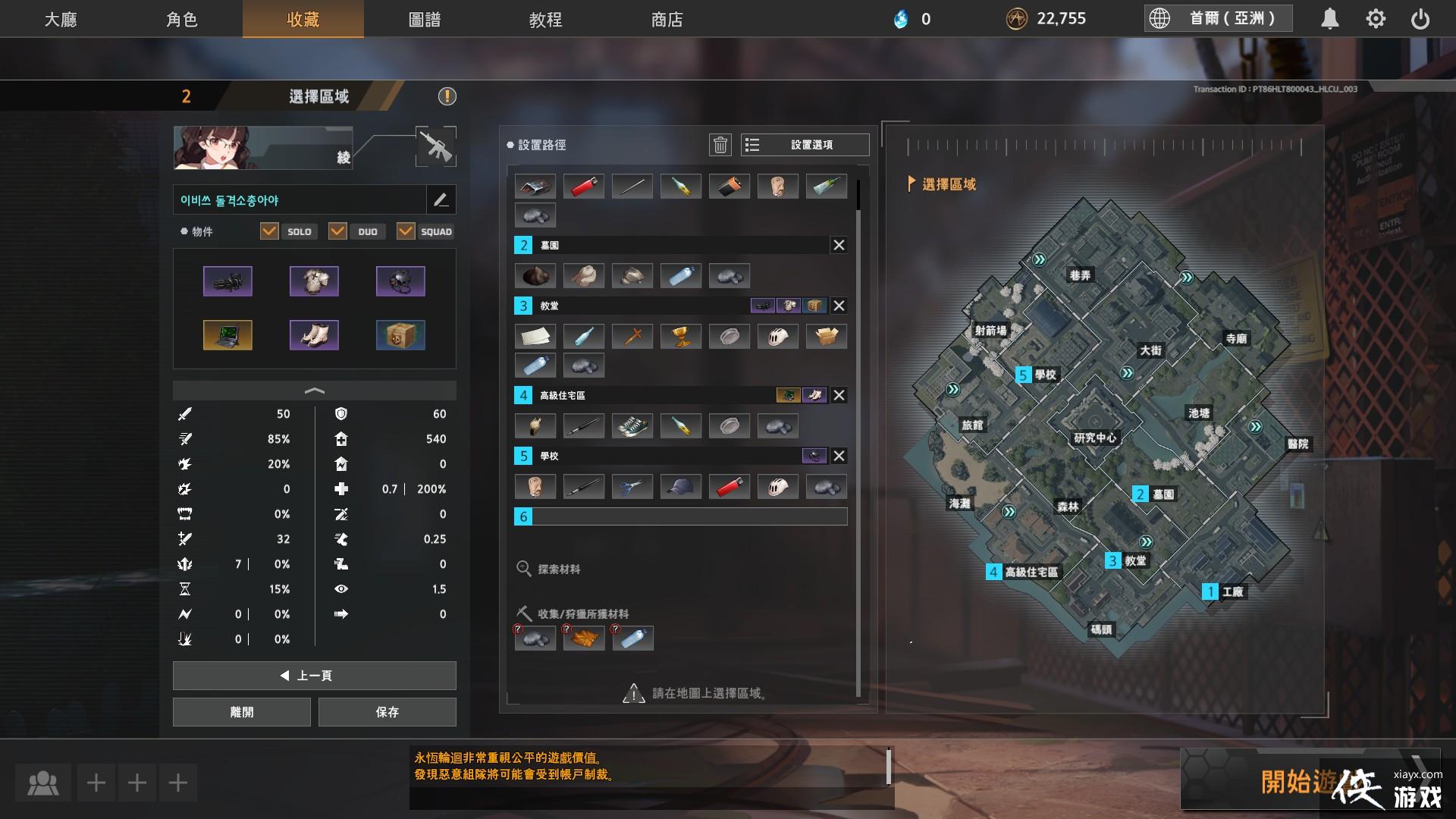This screenshot has height=819, width=1456.
Task: Click the 保存 save button
Action: pos(388,711)
